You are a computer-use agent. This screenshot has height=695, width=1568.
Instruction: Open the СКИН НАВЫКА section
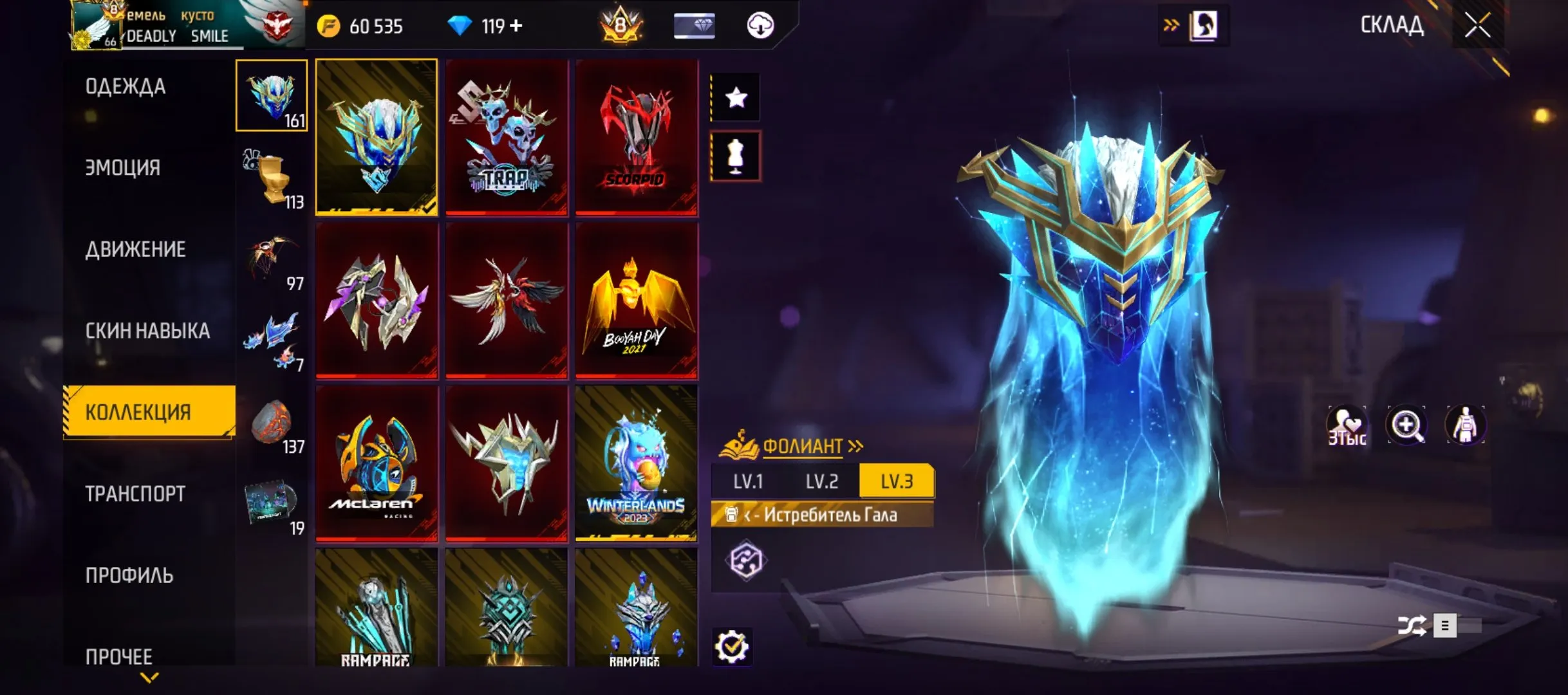[x=147, y=331]
